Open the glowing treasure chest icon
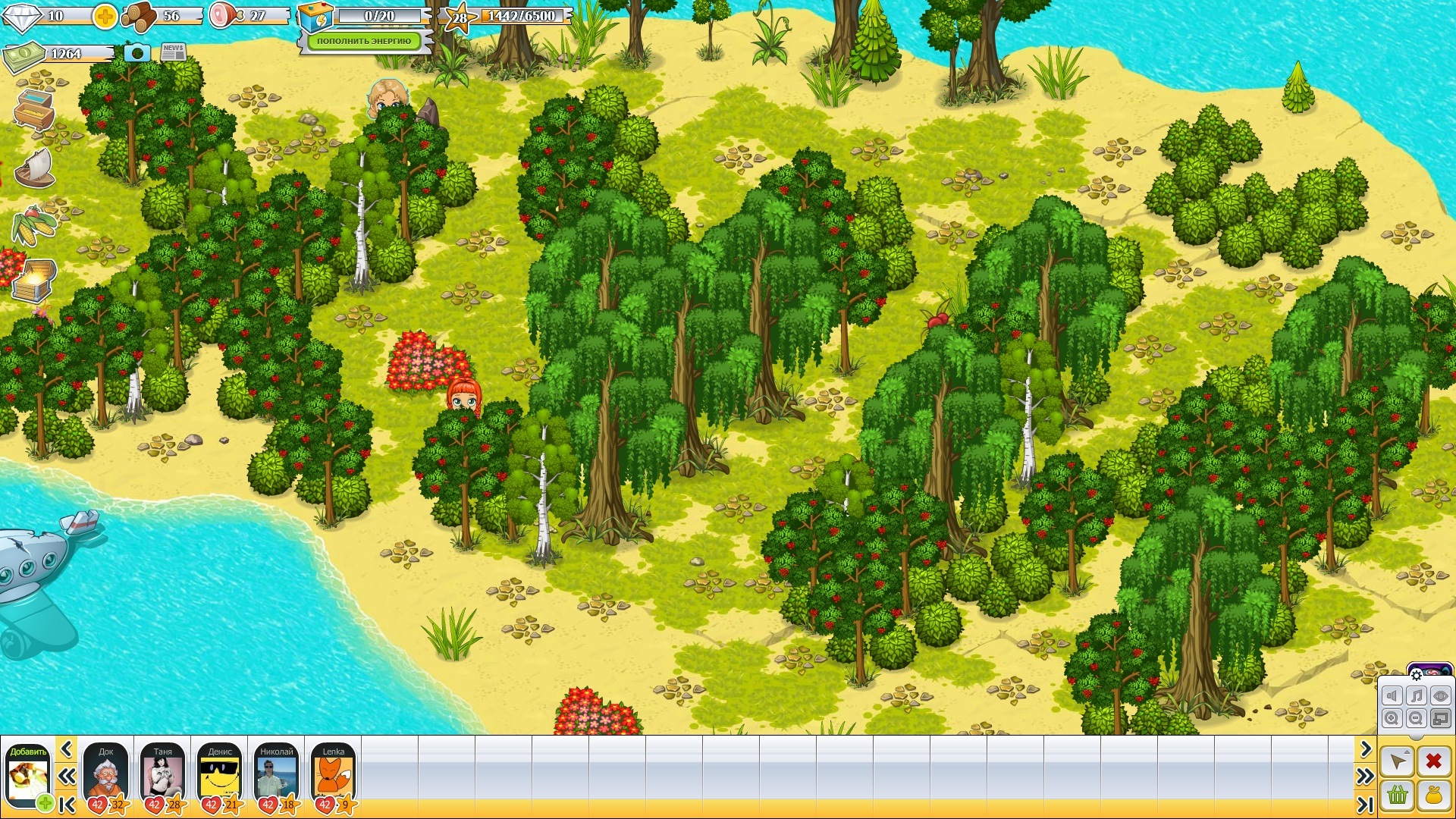The width and height of the screenshot is (1456, 819). coord(34,281)
